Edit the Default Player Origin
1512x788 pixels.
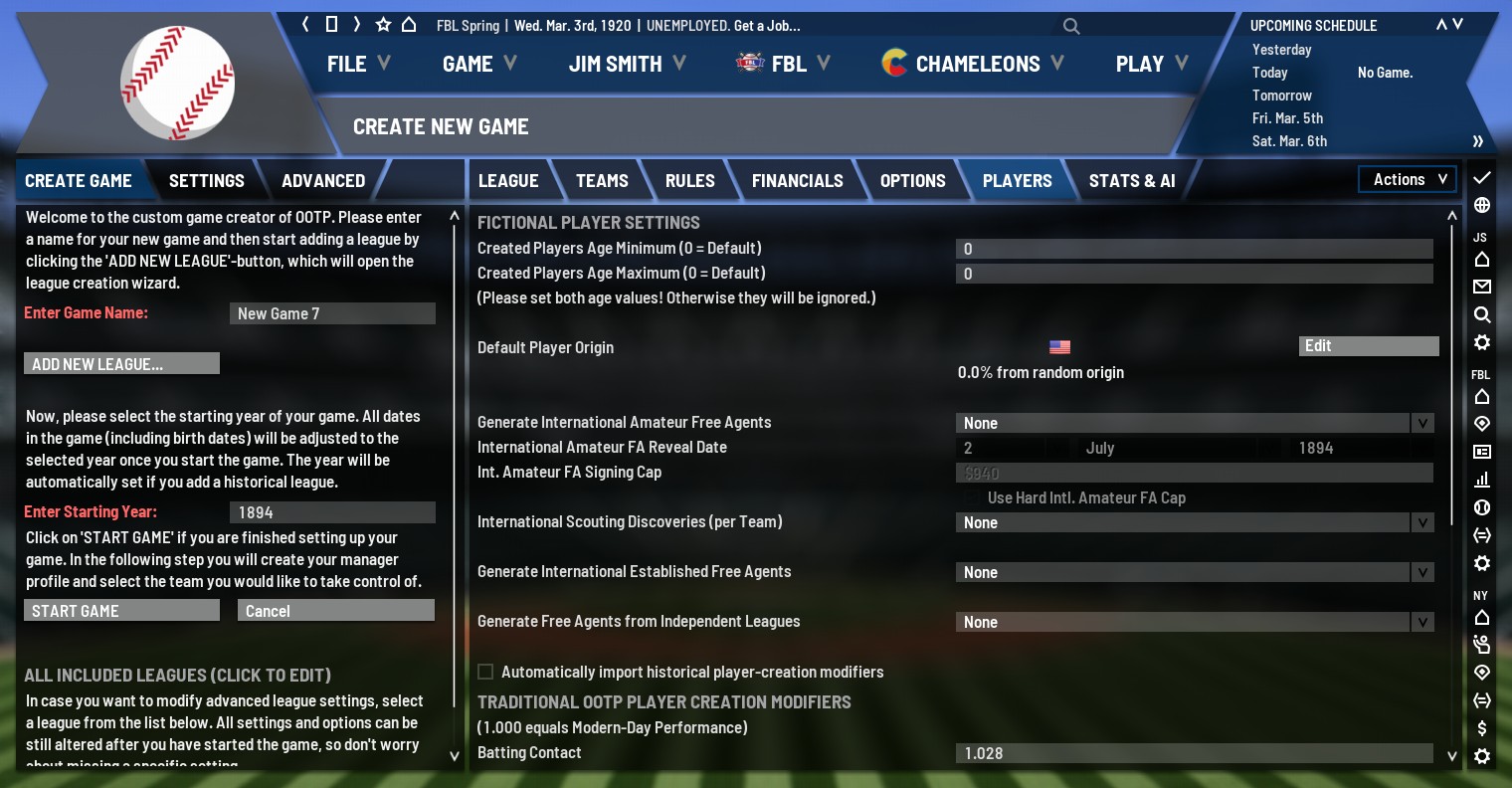[x=1368, y=346]
